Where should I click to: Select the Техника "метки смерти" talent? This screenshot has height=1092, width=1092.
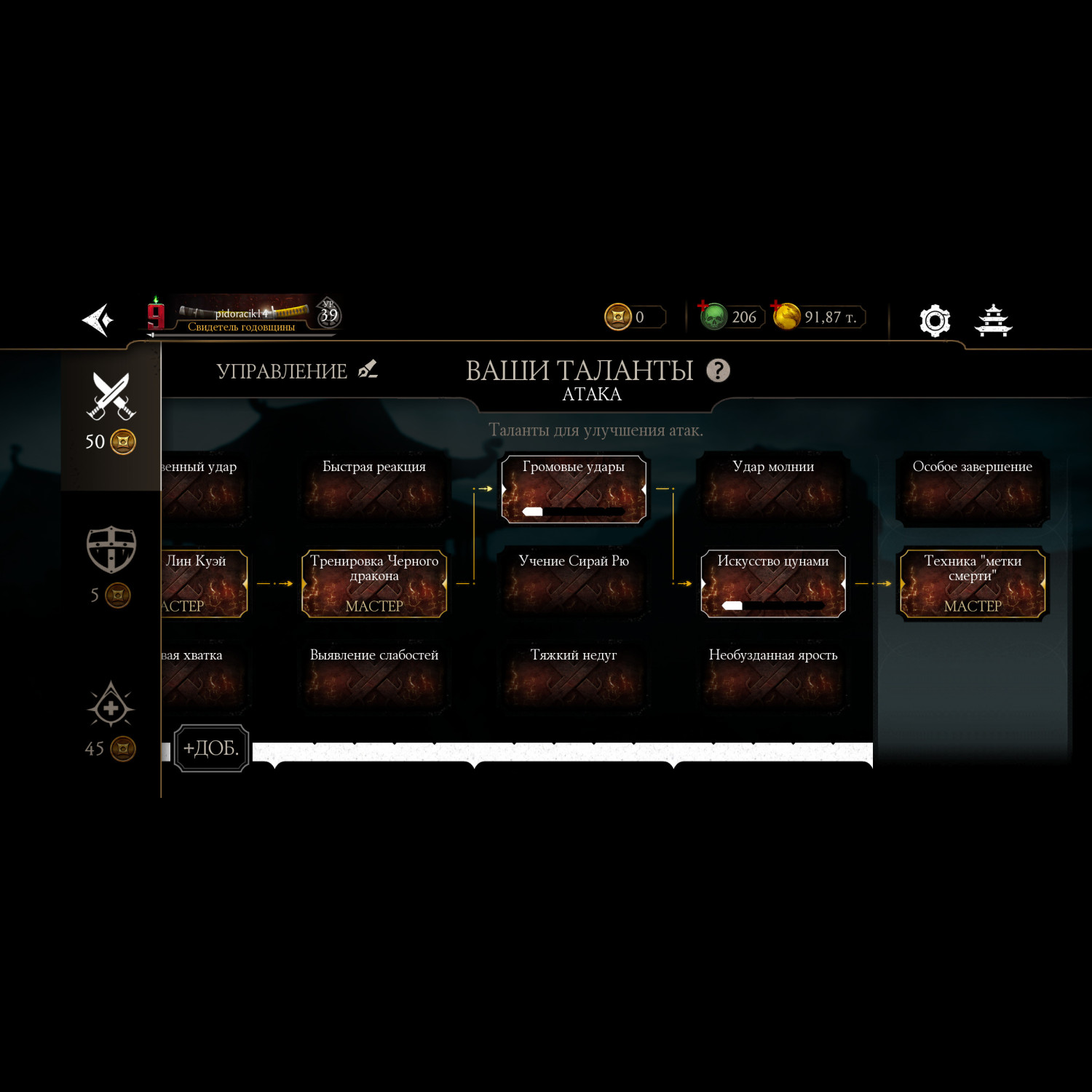pos(973,583)
